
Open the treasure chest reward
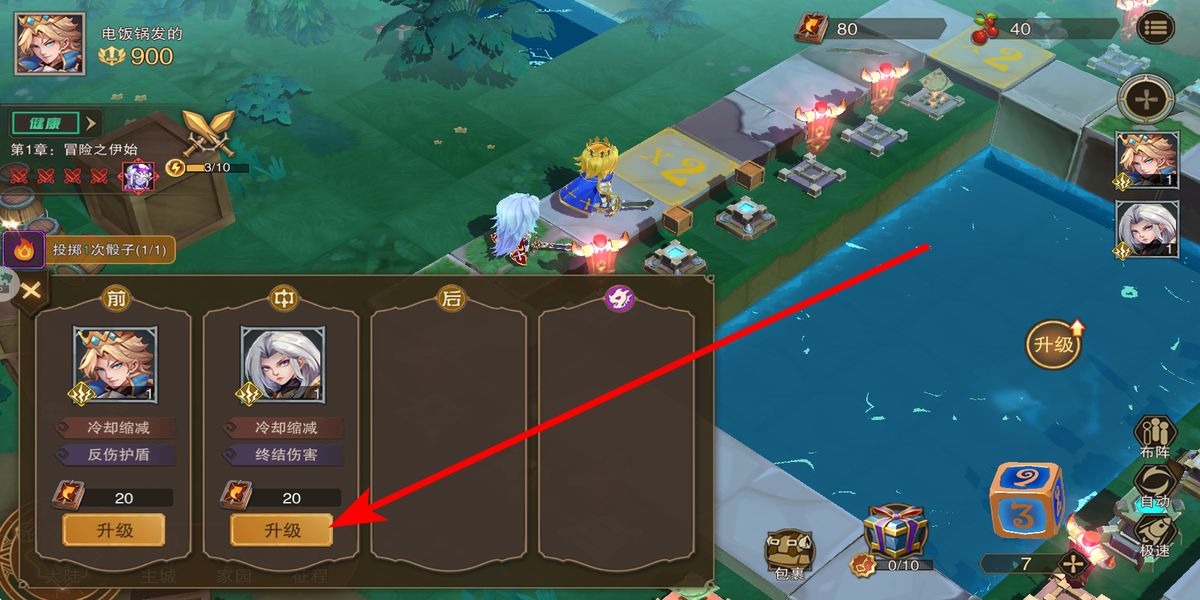pos(895,533)
